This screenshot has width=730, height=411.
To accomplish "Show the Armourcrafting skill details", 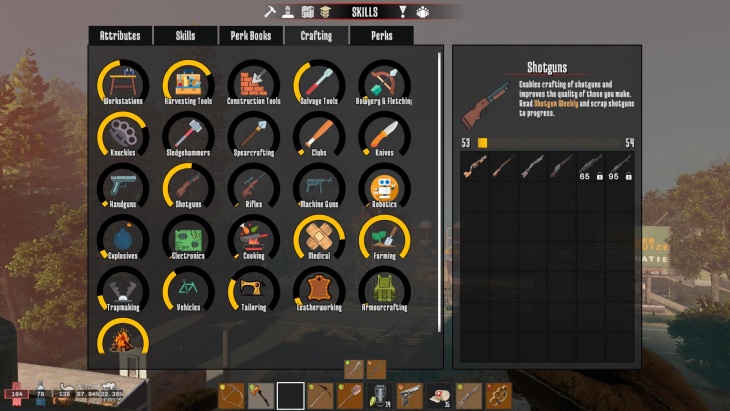I will click(x=384, y=289).
